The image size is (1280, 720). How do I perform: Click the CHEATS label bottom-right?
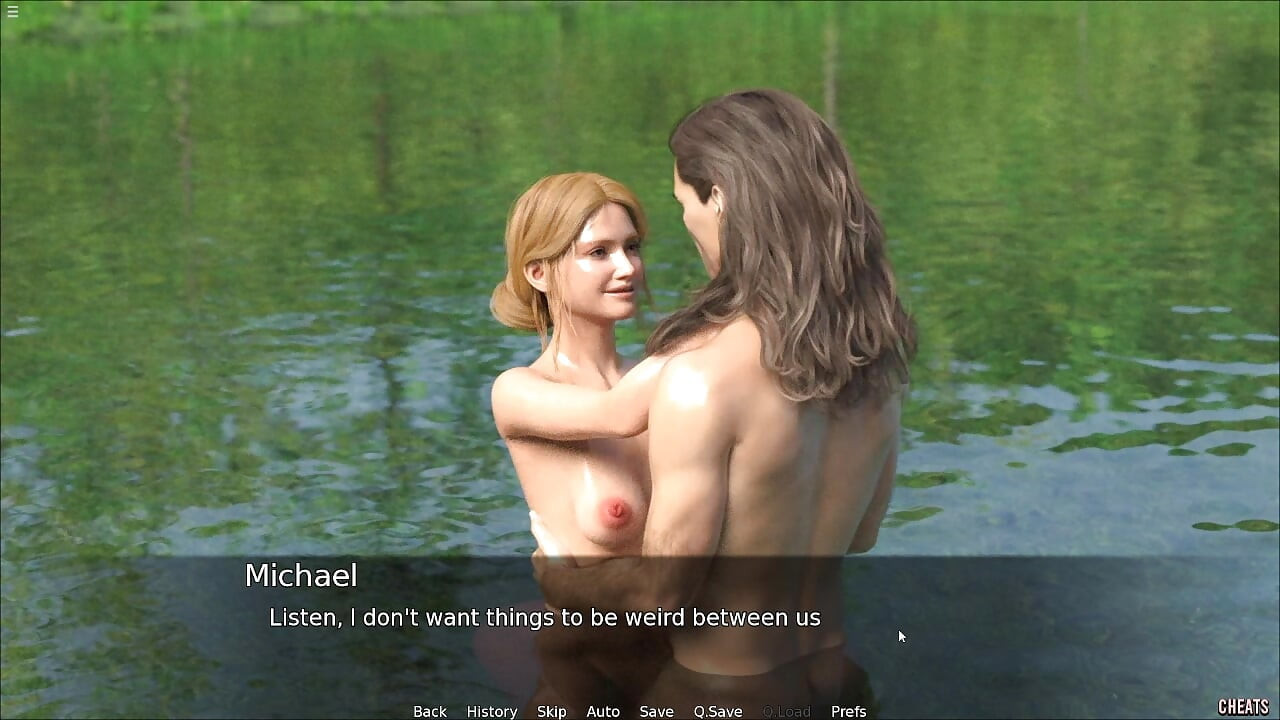pos(1245,707)
